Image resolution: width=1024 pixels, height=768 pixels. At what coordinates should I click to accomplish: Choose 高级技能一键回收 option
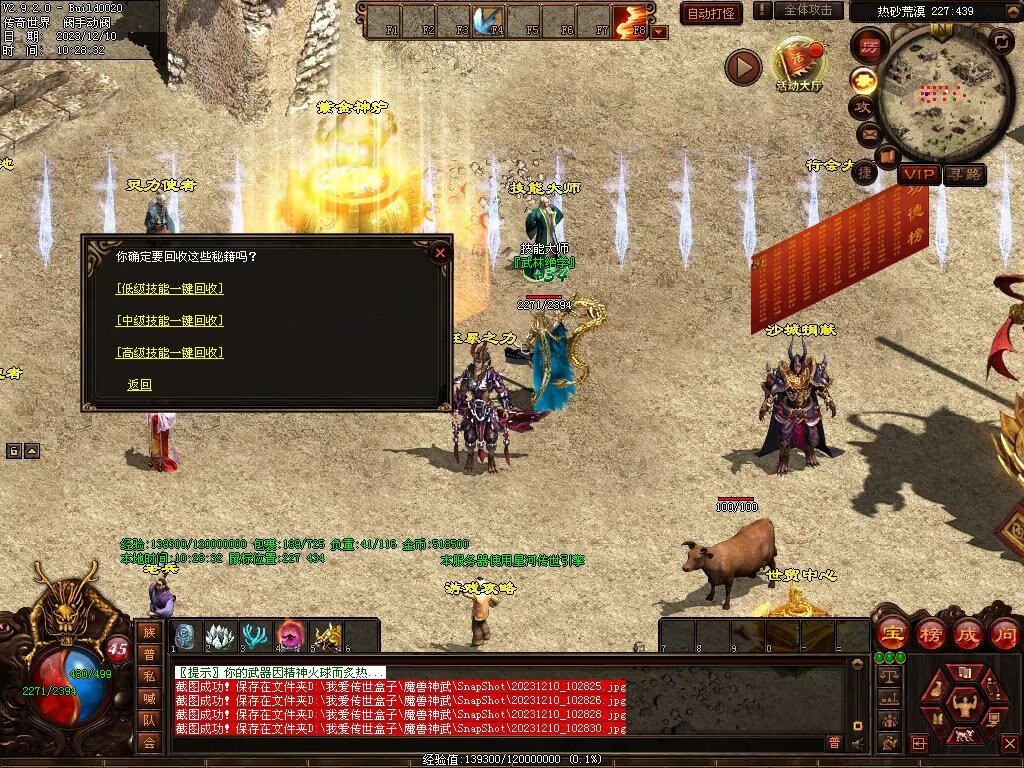[169, 353]
